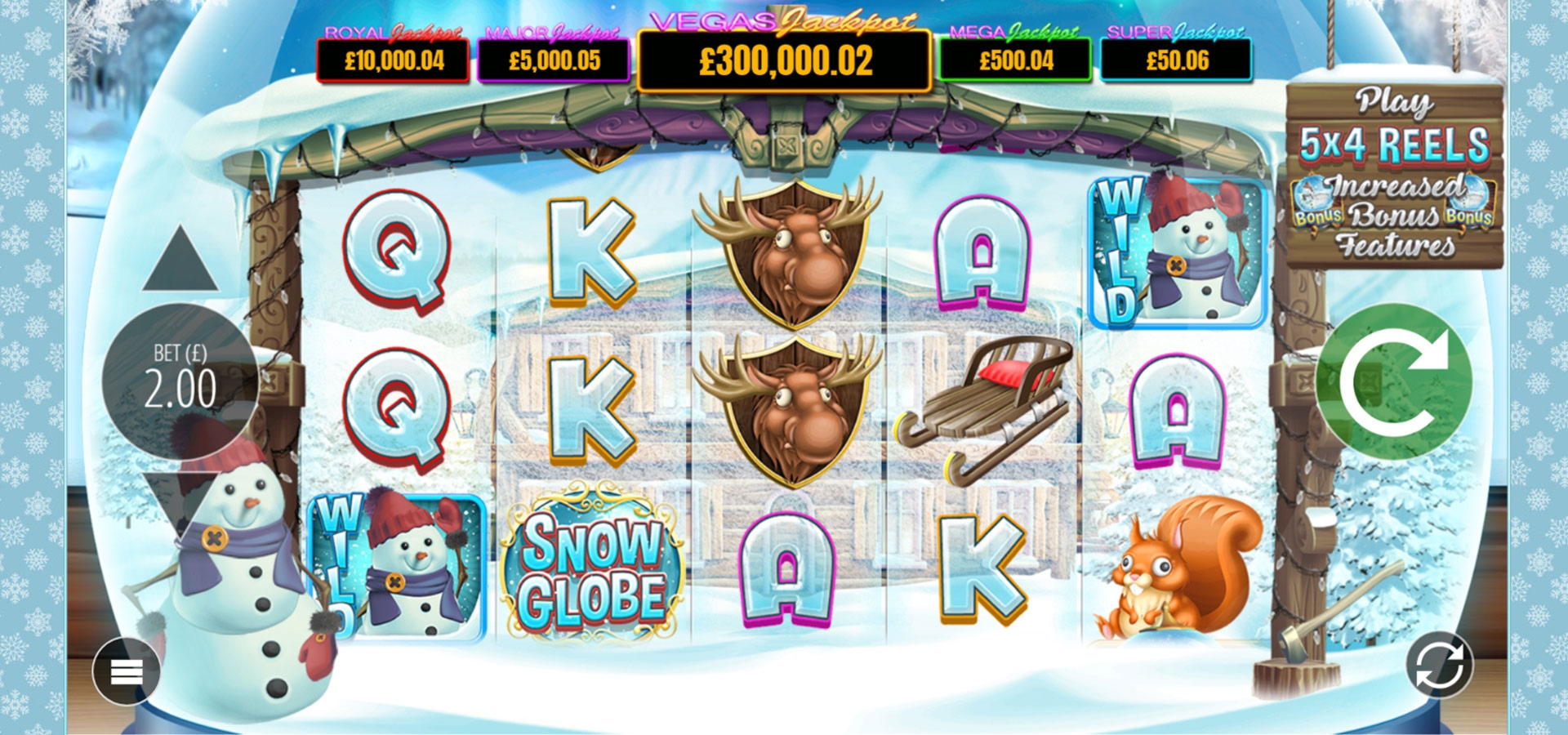Open the hamburger menu
The image size is (1568, 735).
point(127,671)
